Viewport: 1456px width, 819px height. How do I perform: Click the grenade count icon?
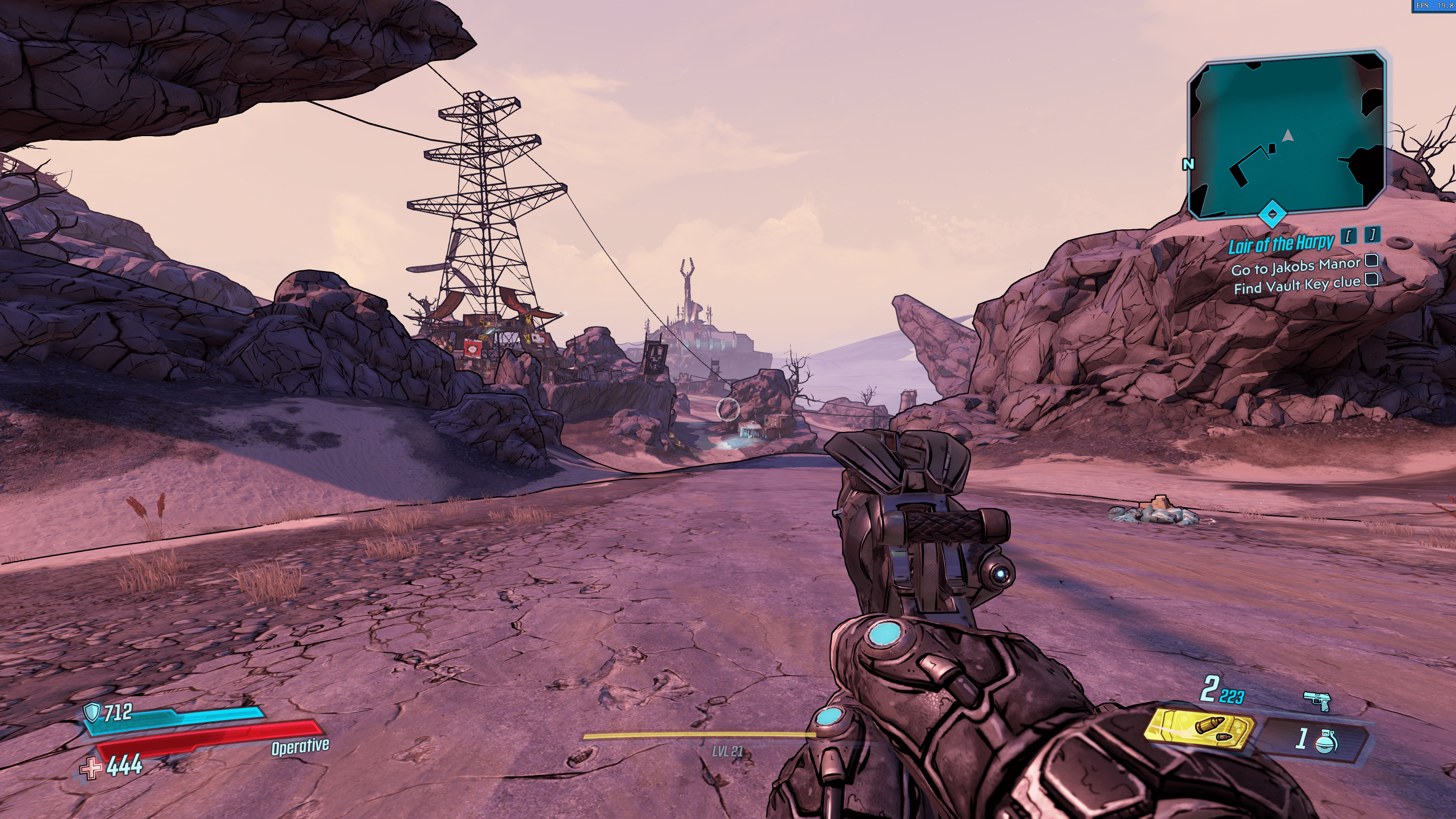1326,740
